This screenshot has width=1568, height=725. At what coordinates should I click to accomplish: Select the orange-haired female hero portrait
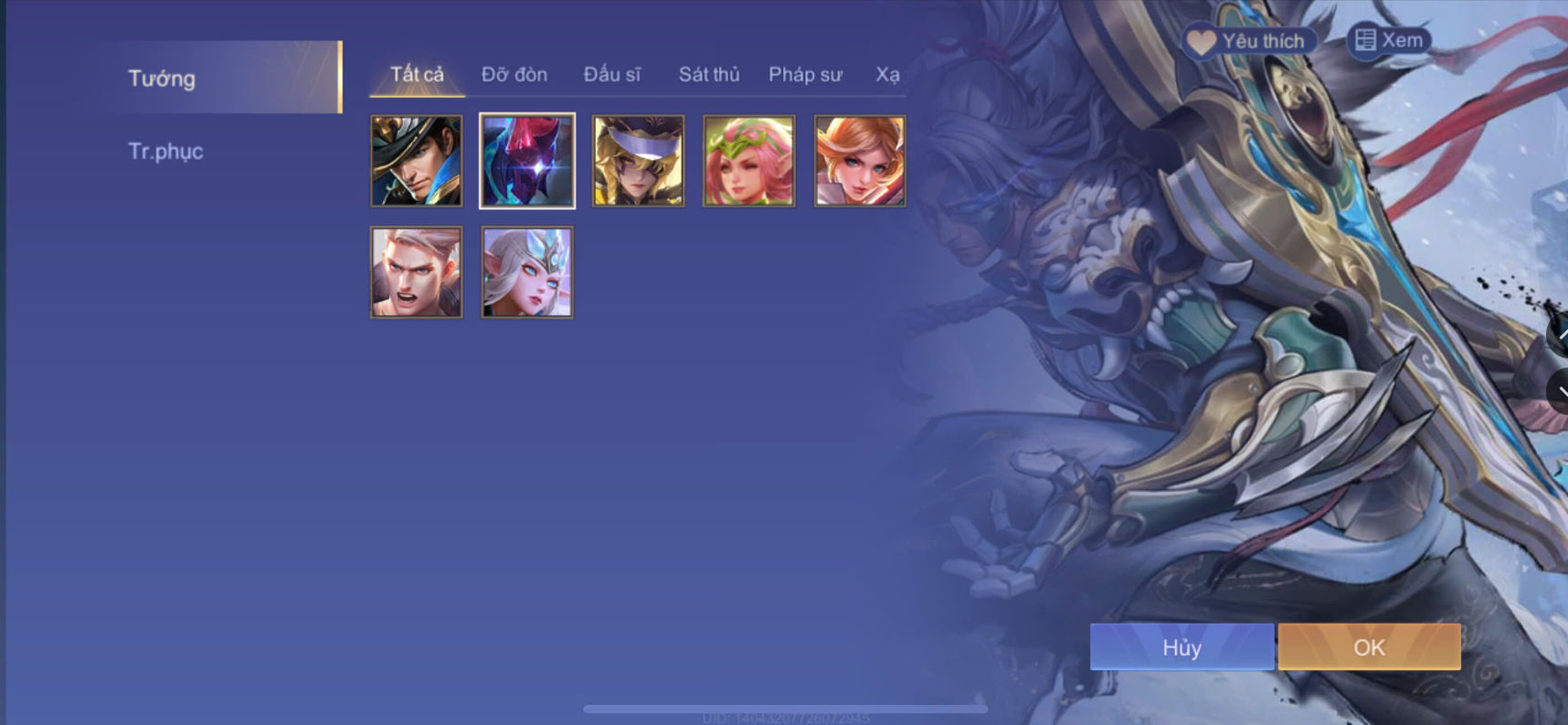(x=859, y=161)
